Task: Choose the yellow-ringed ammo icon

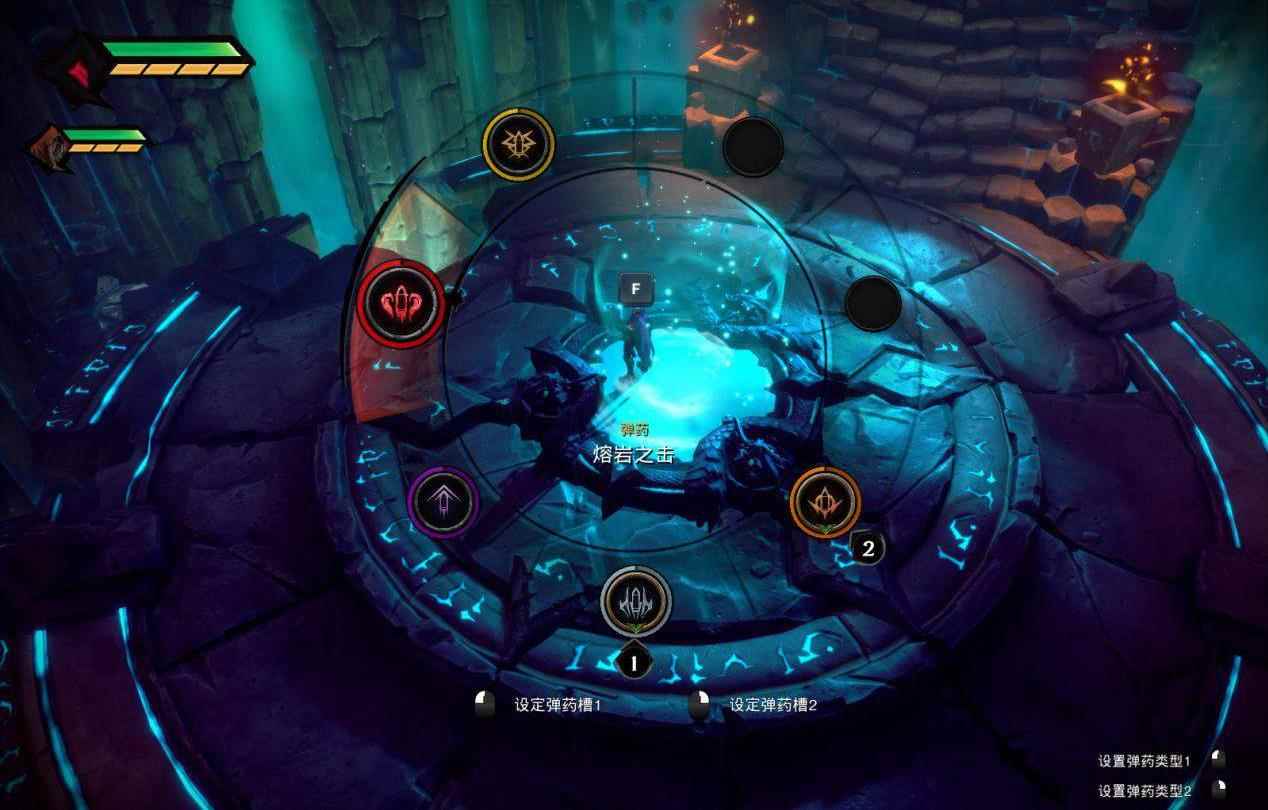Action: [x=517, y=145]
